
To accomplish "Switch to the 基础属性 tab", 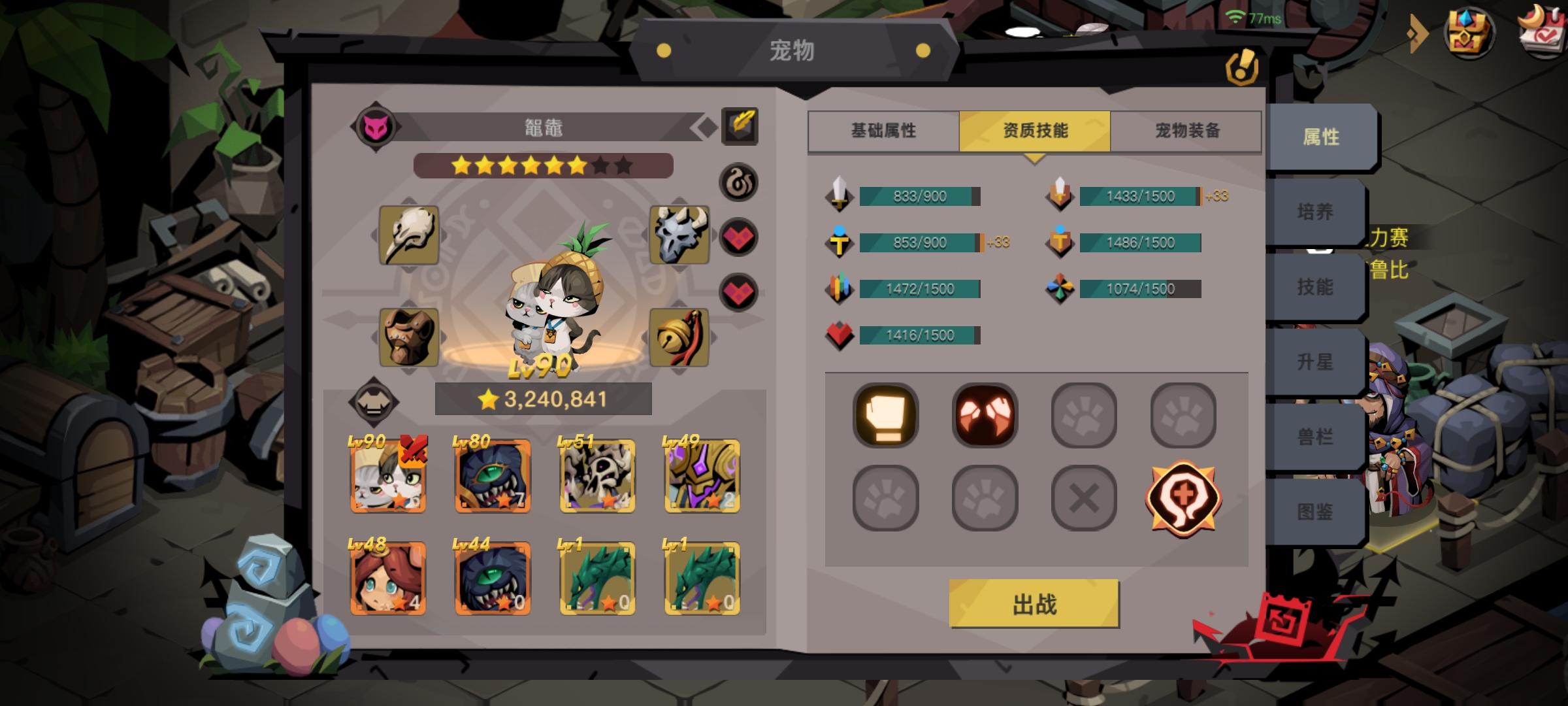I will [883, 131].
